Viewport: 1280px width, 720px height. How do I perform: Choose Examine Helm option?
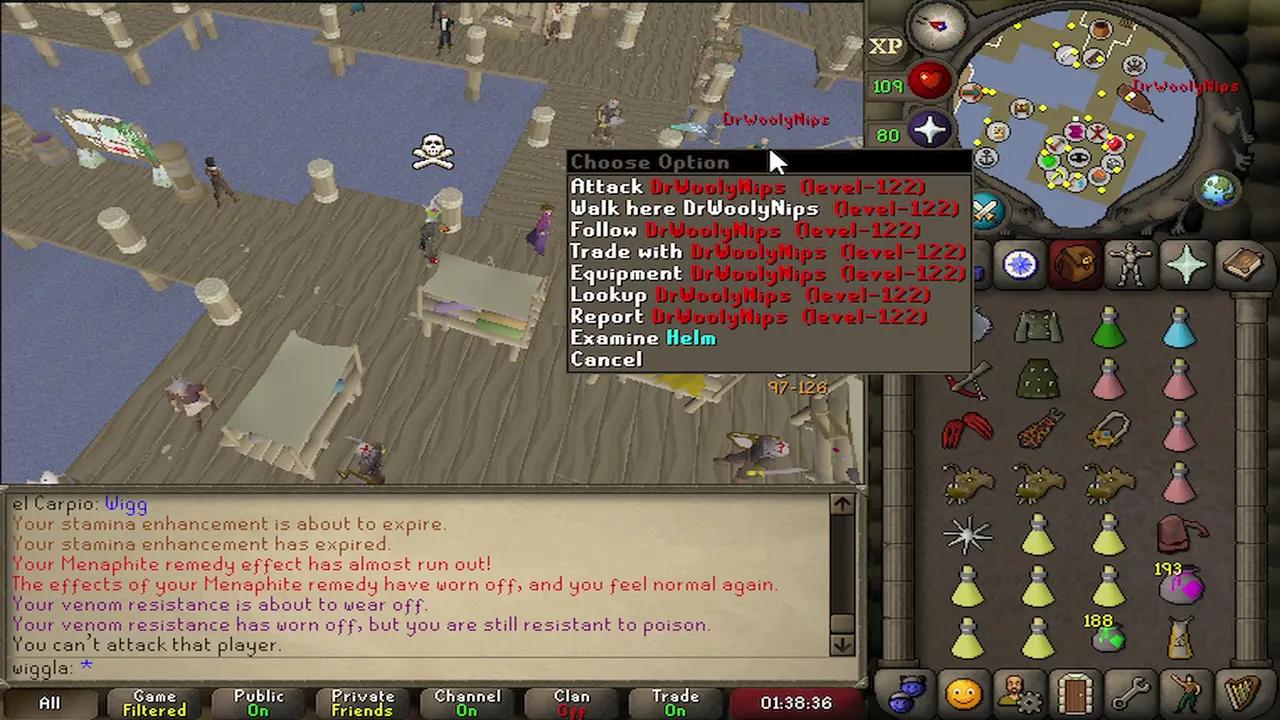(643, 338)
